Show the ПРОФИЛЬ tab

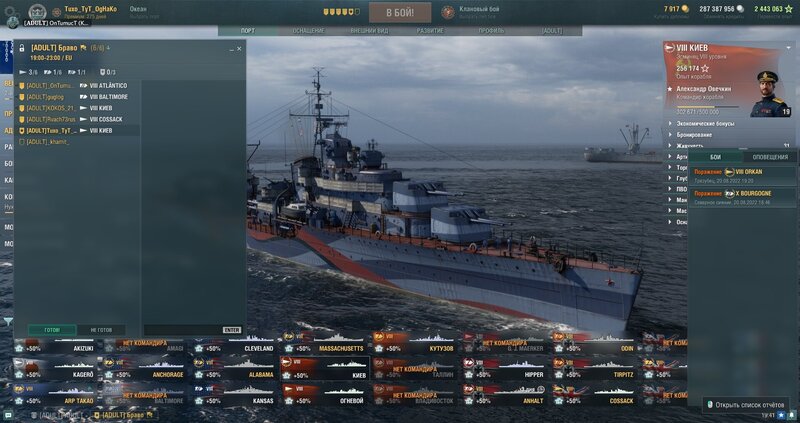[491, 31]
